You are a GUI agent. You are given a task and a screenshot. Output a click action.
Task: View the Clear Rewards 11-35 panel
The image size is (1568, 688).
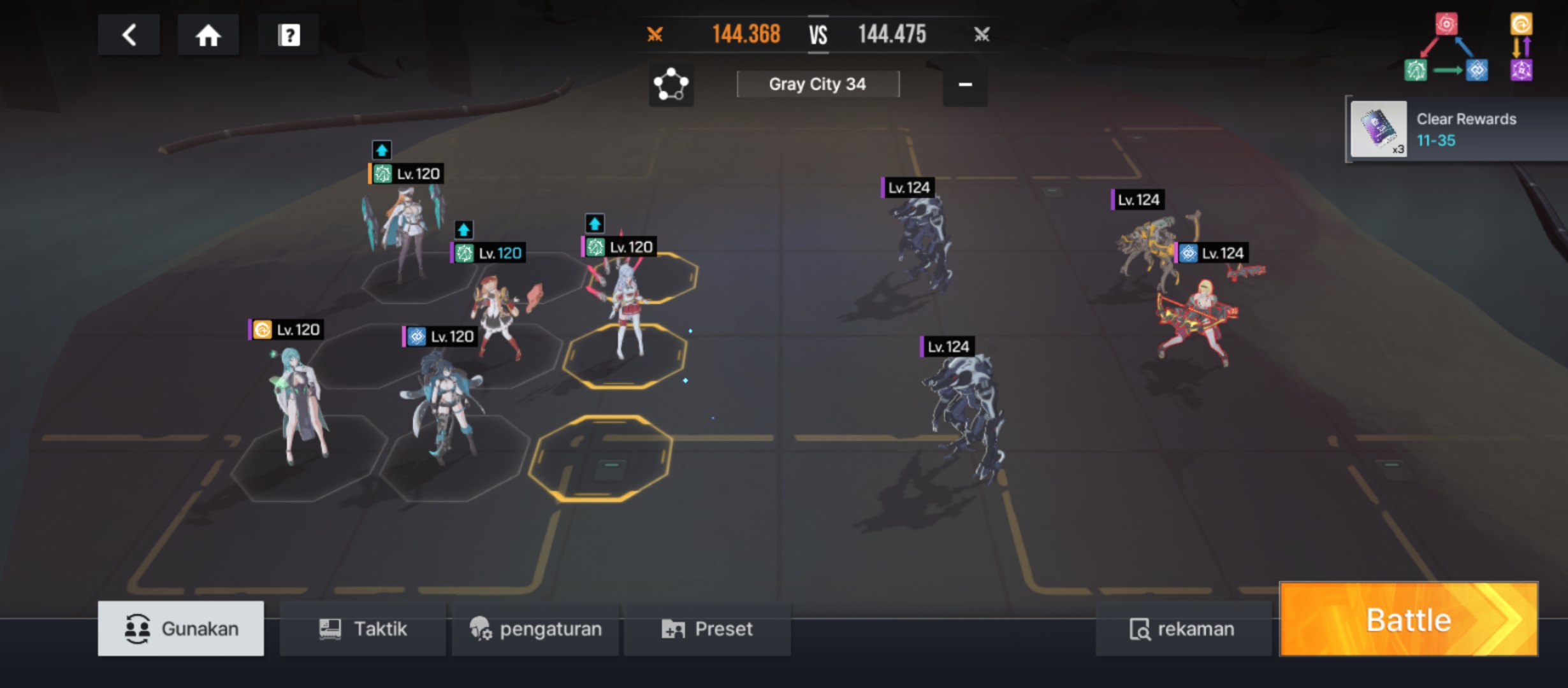[1456, 129]
